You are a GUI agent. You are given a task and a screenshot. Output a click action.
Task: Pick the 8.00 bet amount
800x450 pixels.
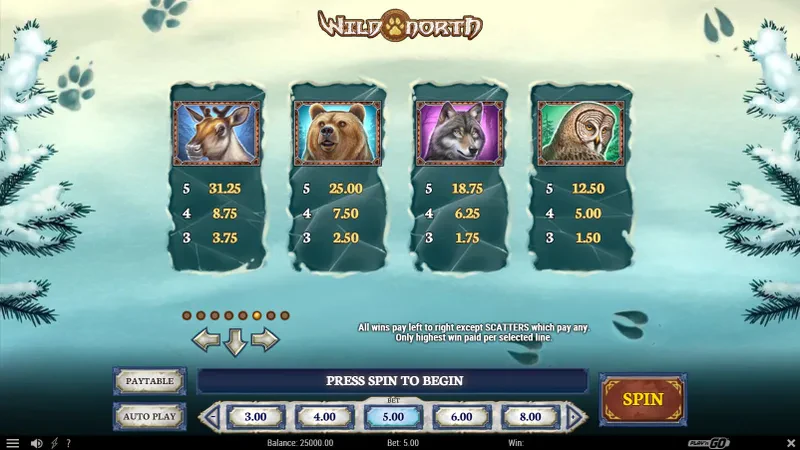[530, 416]
